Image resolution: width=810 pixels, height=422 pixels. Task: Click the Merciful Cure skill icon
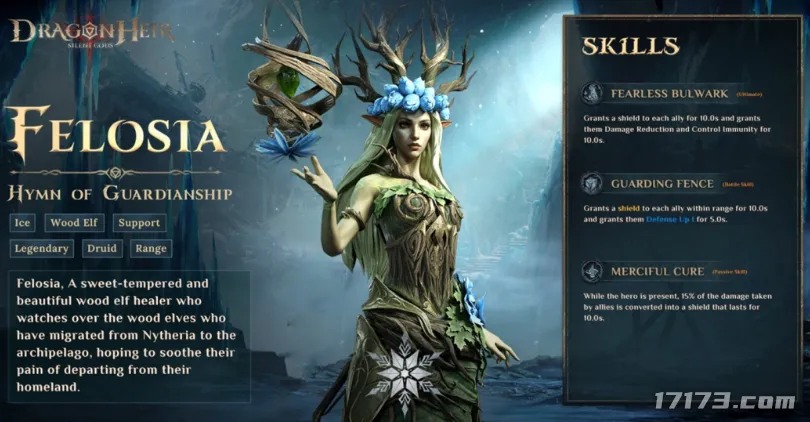click(594, 271)
